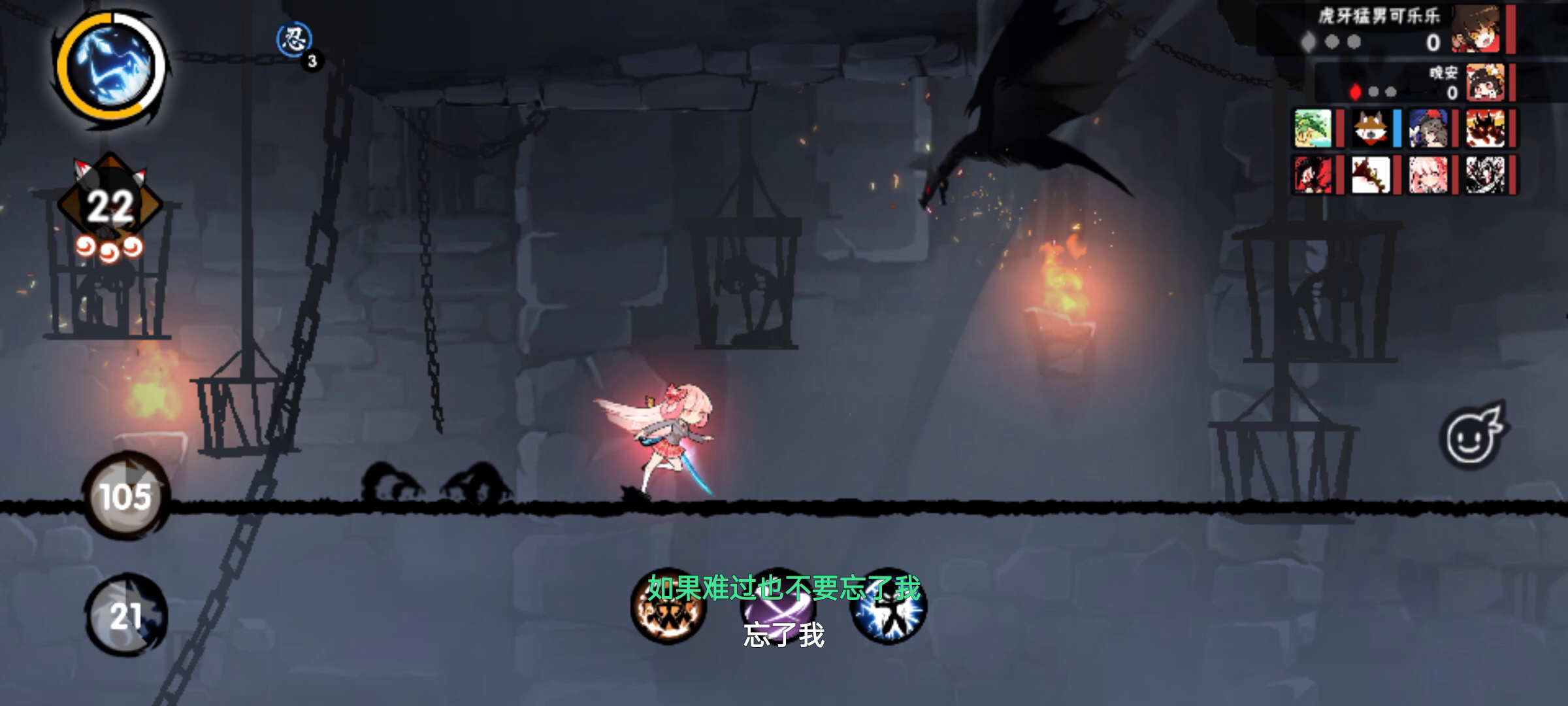Select player 虎牙猛男可乐乐's avatar
This screenshot has height=706, width=1568.
(1476, 29)
